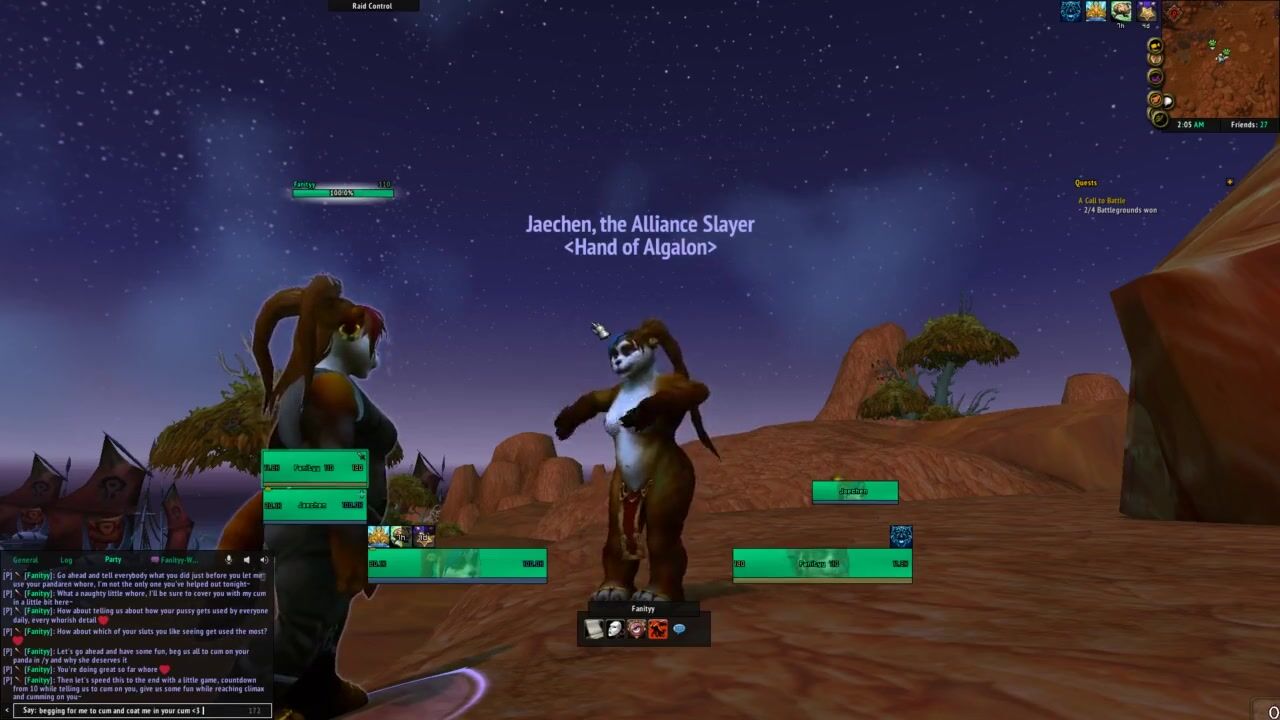Click the blue speech bubble toolbar icon
Image resolution: width=1280 pixels, height=720 pixels.
(679, 629)
